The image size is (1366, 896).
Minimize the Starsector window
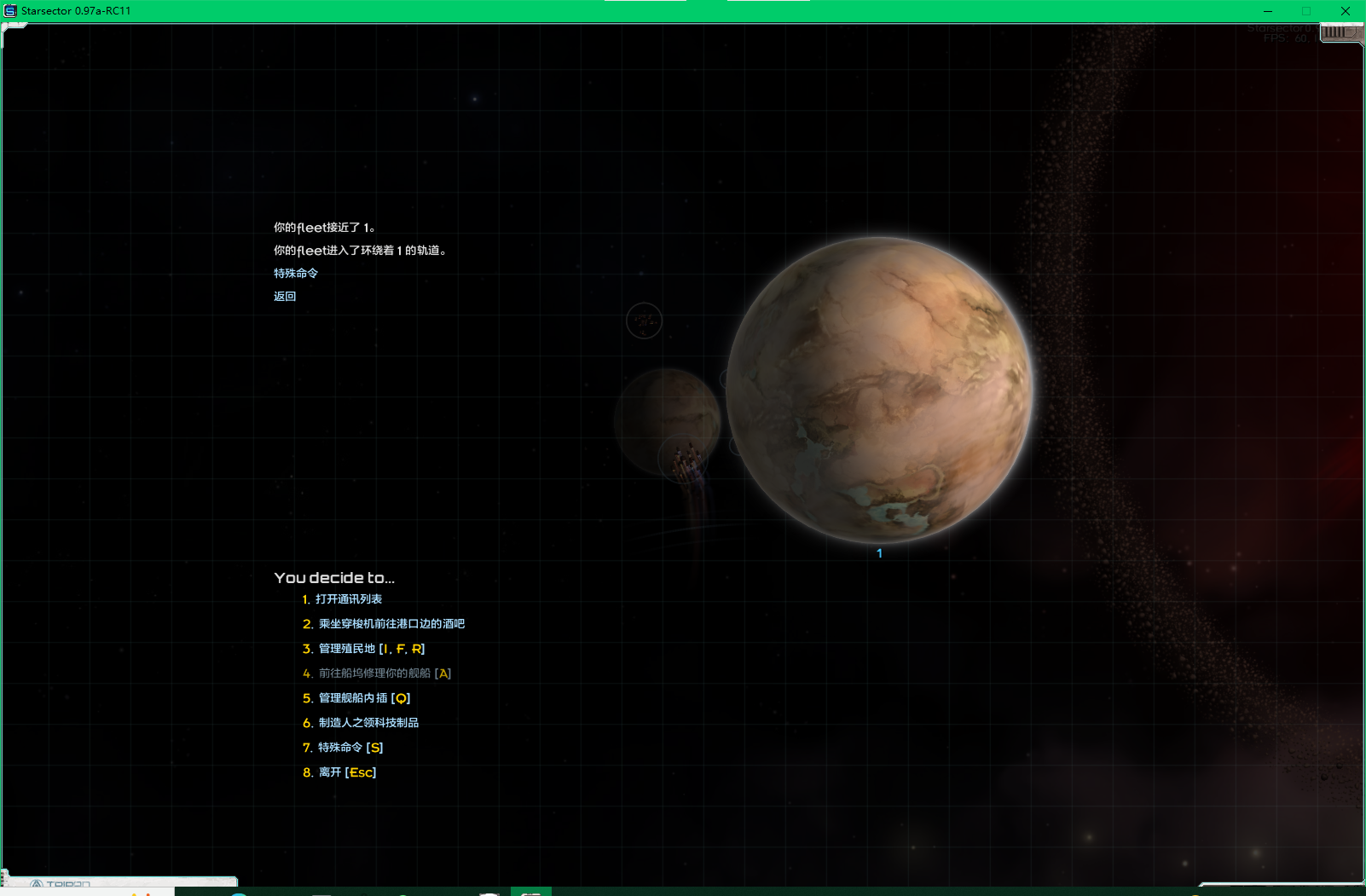tap(1268, 11)
